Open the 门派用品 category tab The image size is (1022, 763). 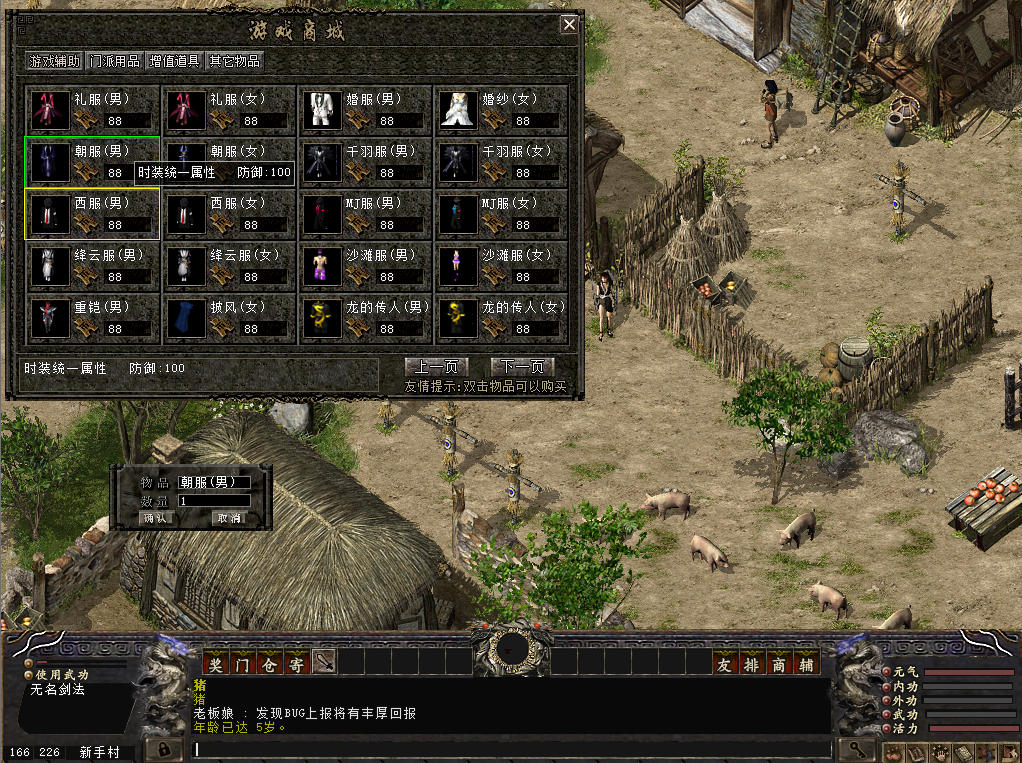click(x=115, y=61)
